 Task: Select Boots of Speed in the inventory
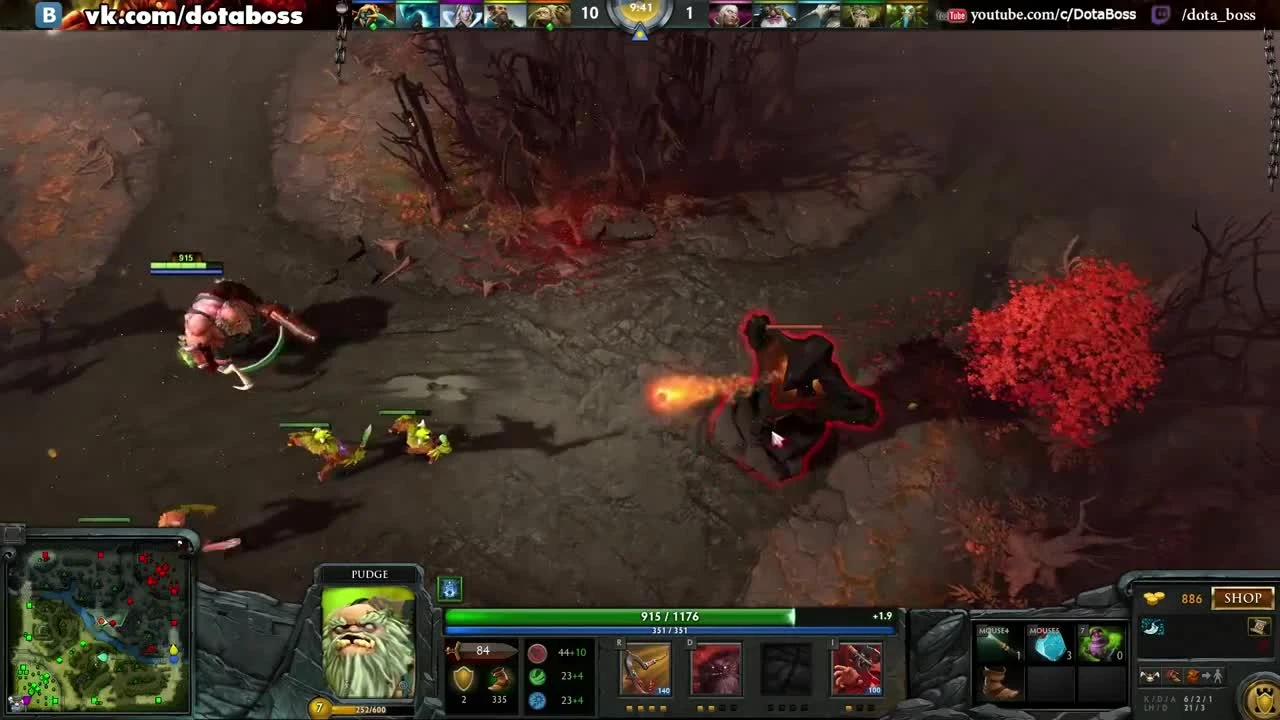tap(997, 684)
